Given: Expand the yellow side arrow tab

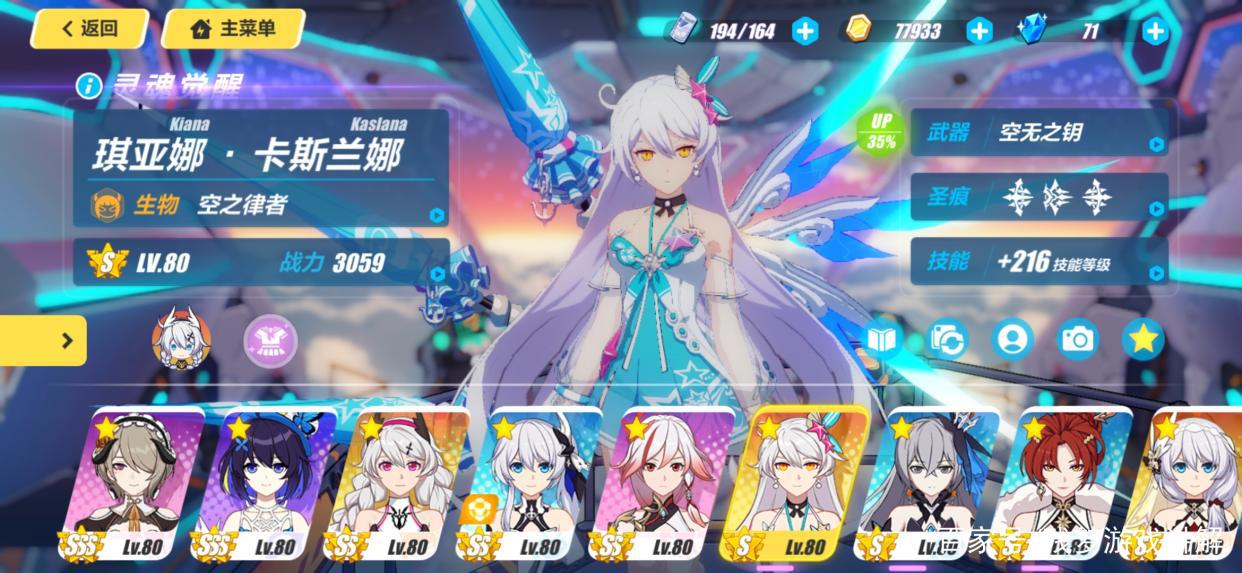Looking at the screenshot, I should coord(44,341).
